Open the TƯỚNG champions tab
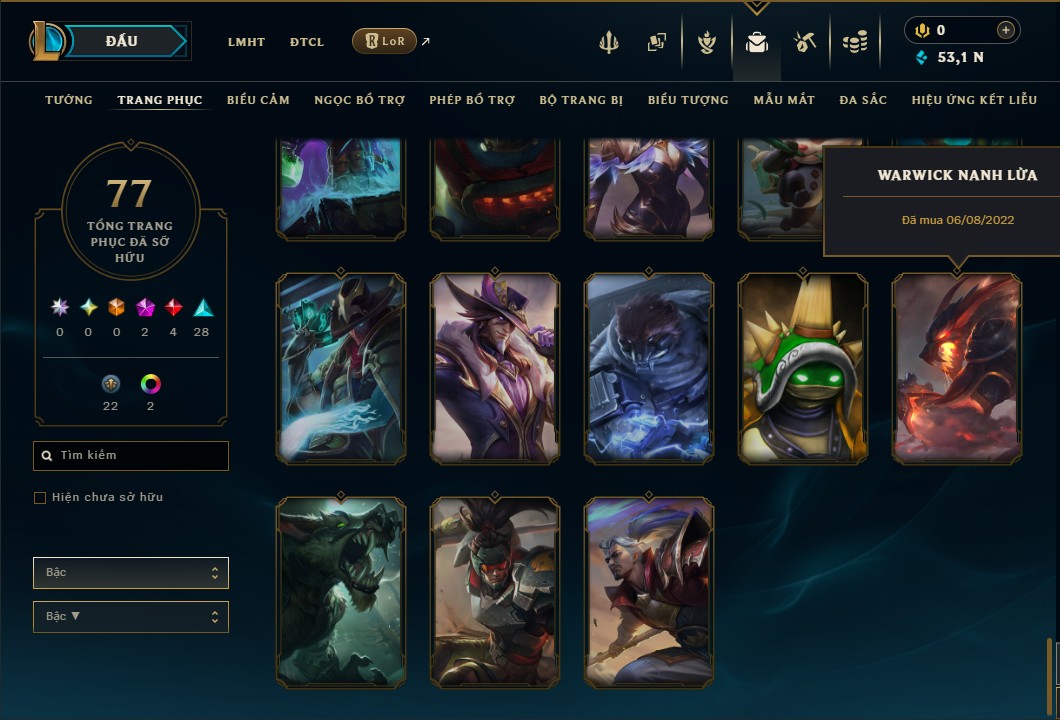 69,100
